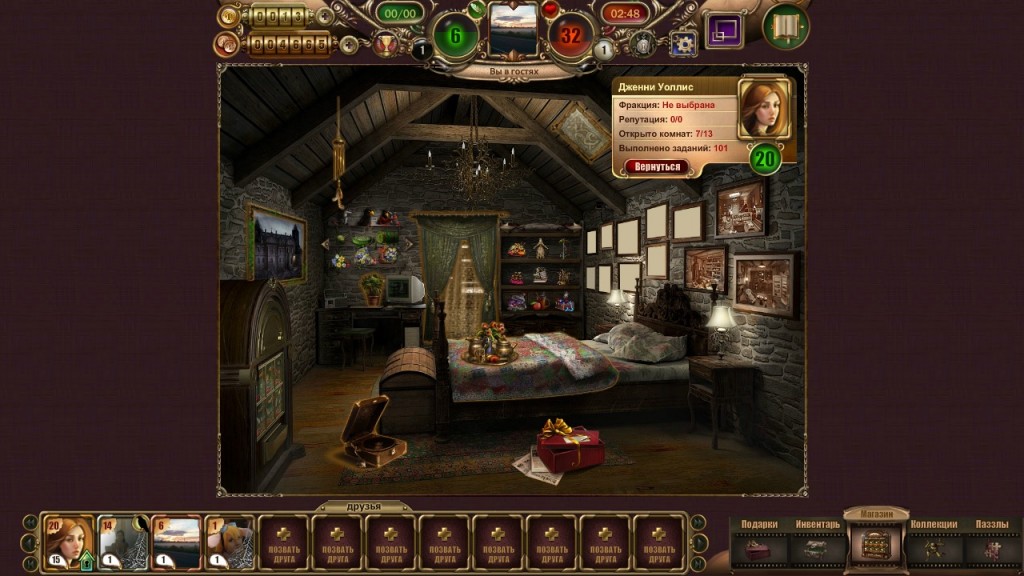Click the red Вернуться button
Viewport: 1024px width, 576px height.
point(656,167)
